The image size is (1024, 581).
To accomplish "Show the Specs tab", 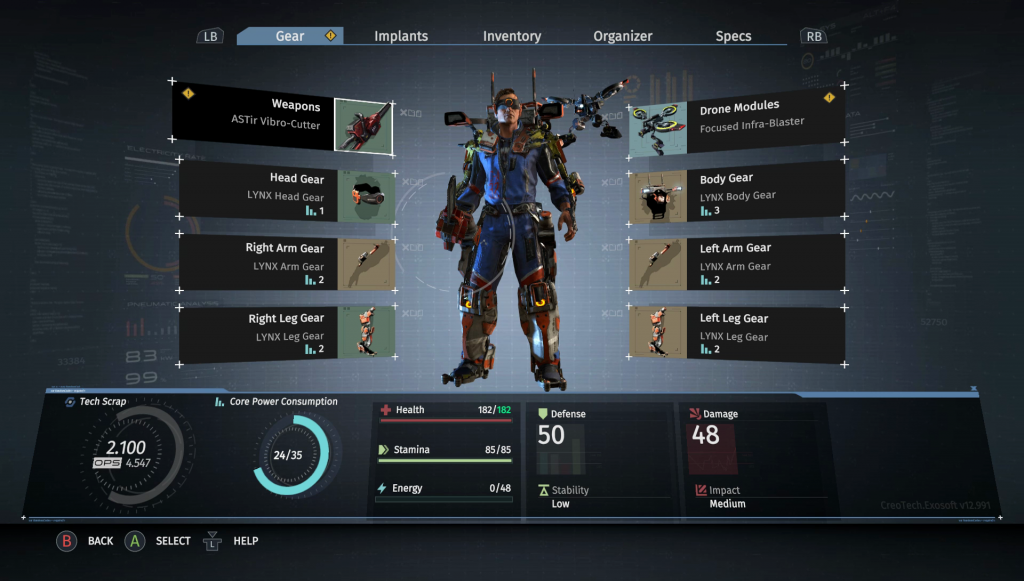I will [x=733, y=36].
